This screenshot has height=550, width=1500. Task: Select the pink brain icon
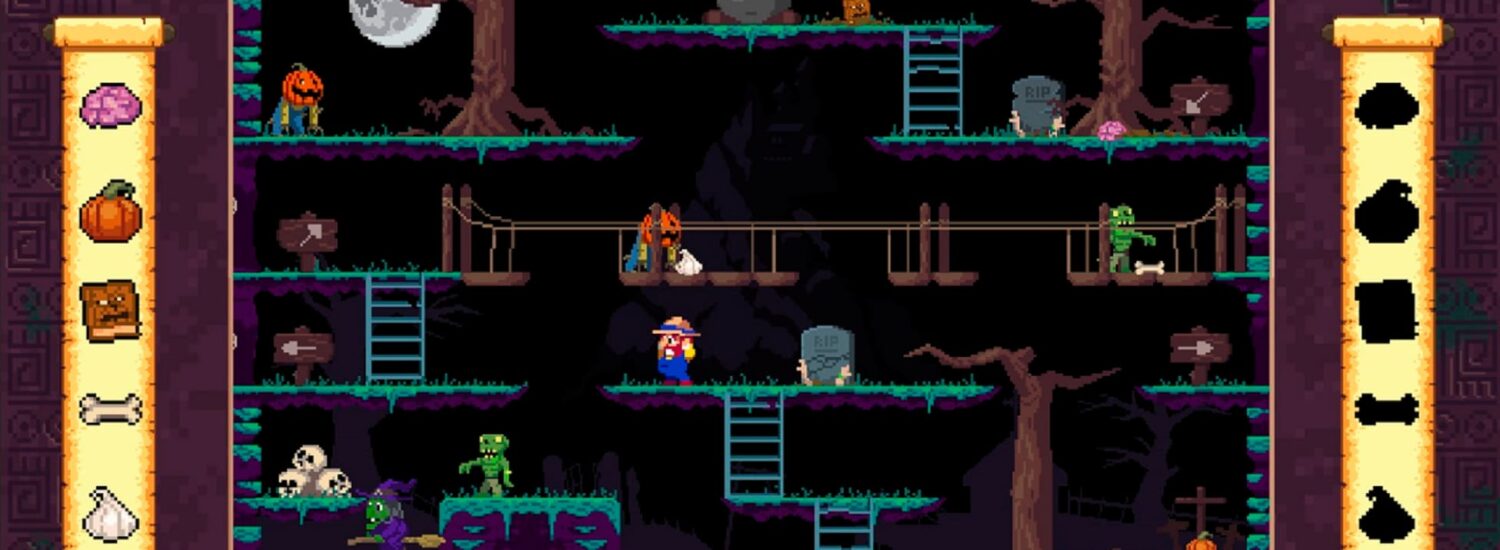point(110,106)
